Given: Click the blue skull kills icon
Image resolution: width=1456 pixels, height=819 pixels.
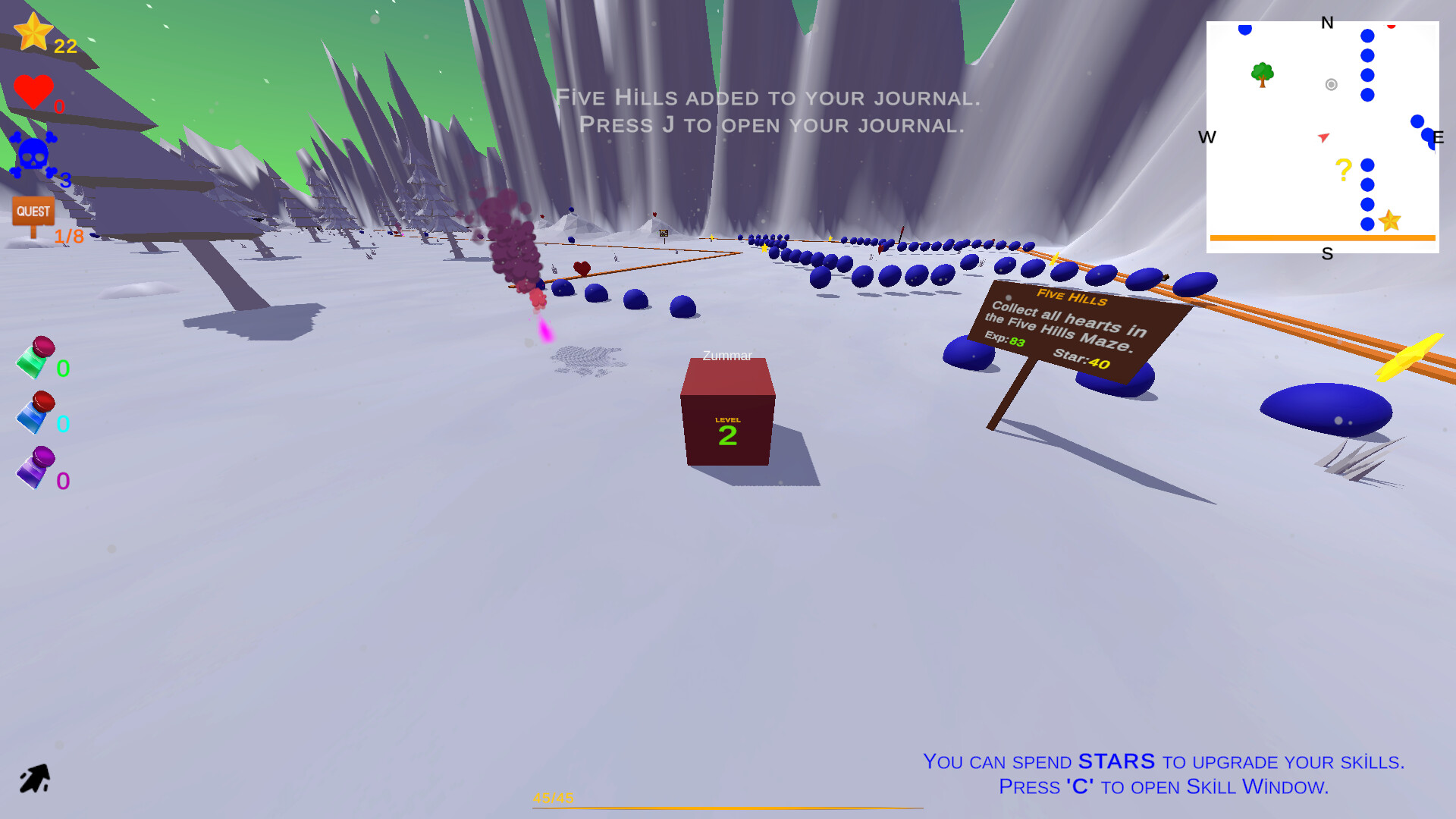Looking at the screenshot, I should click(32, 153).
